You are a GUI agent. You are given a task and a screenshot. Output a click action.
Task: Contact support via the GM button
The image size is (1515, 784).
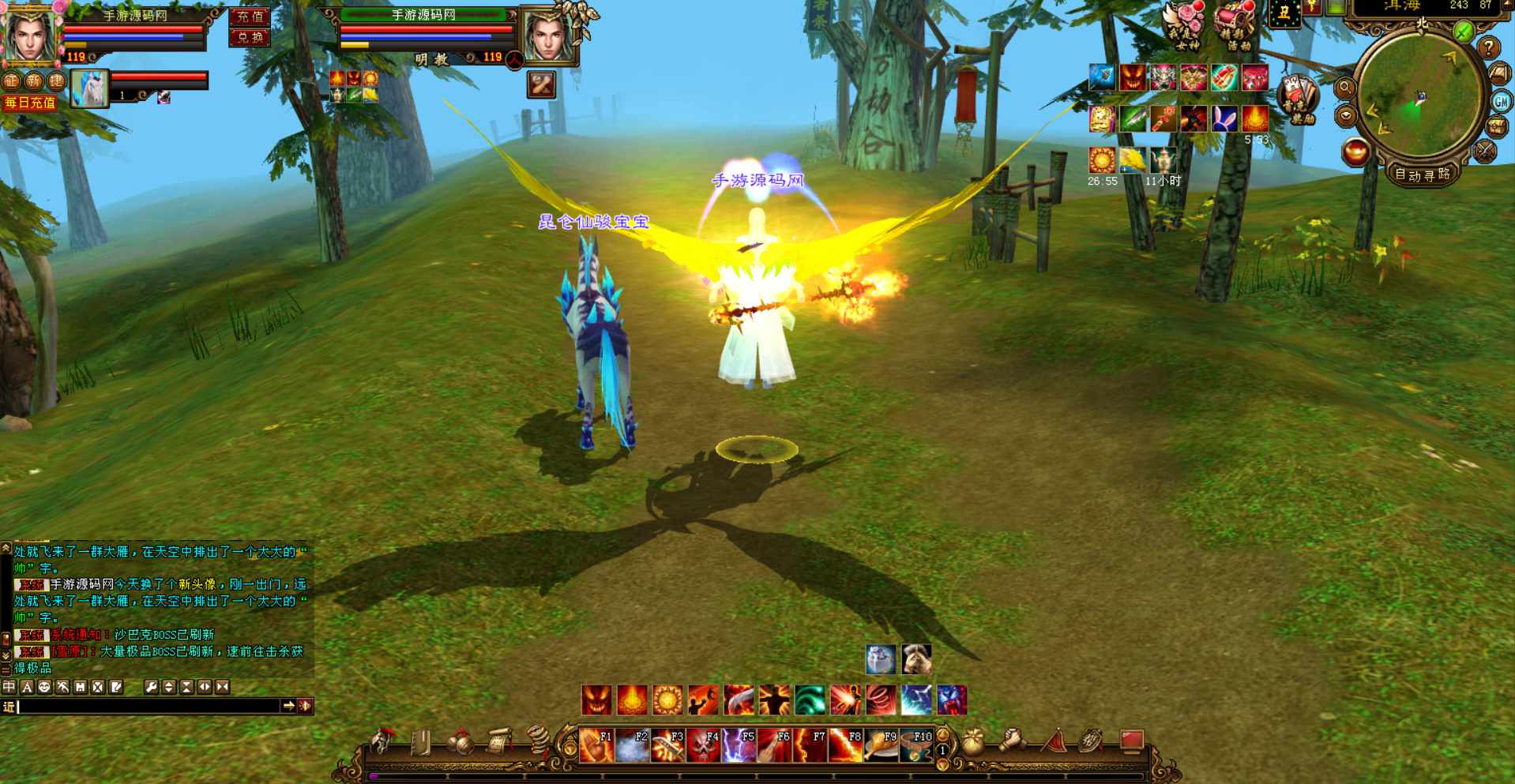1501,101
